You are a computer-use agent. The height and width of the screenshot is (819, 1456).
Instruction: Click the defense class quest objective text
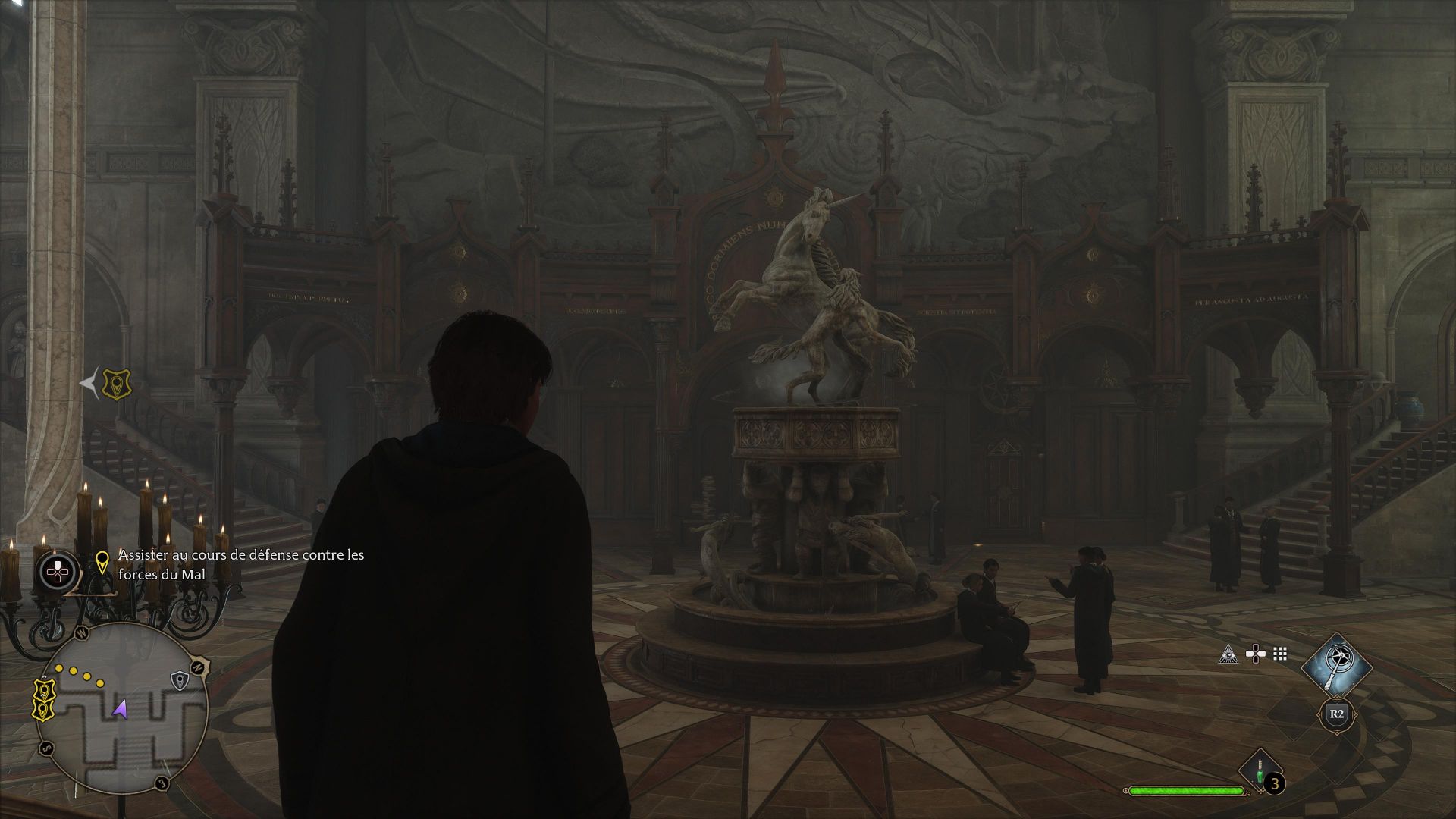(x=241, y=565)
